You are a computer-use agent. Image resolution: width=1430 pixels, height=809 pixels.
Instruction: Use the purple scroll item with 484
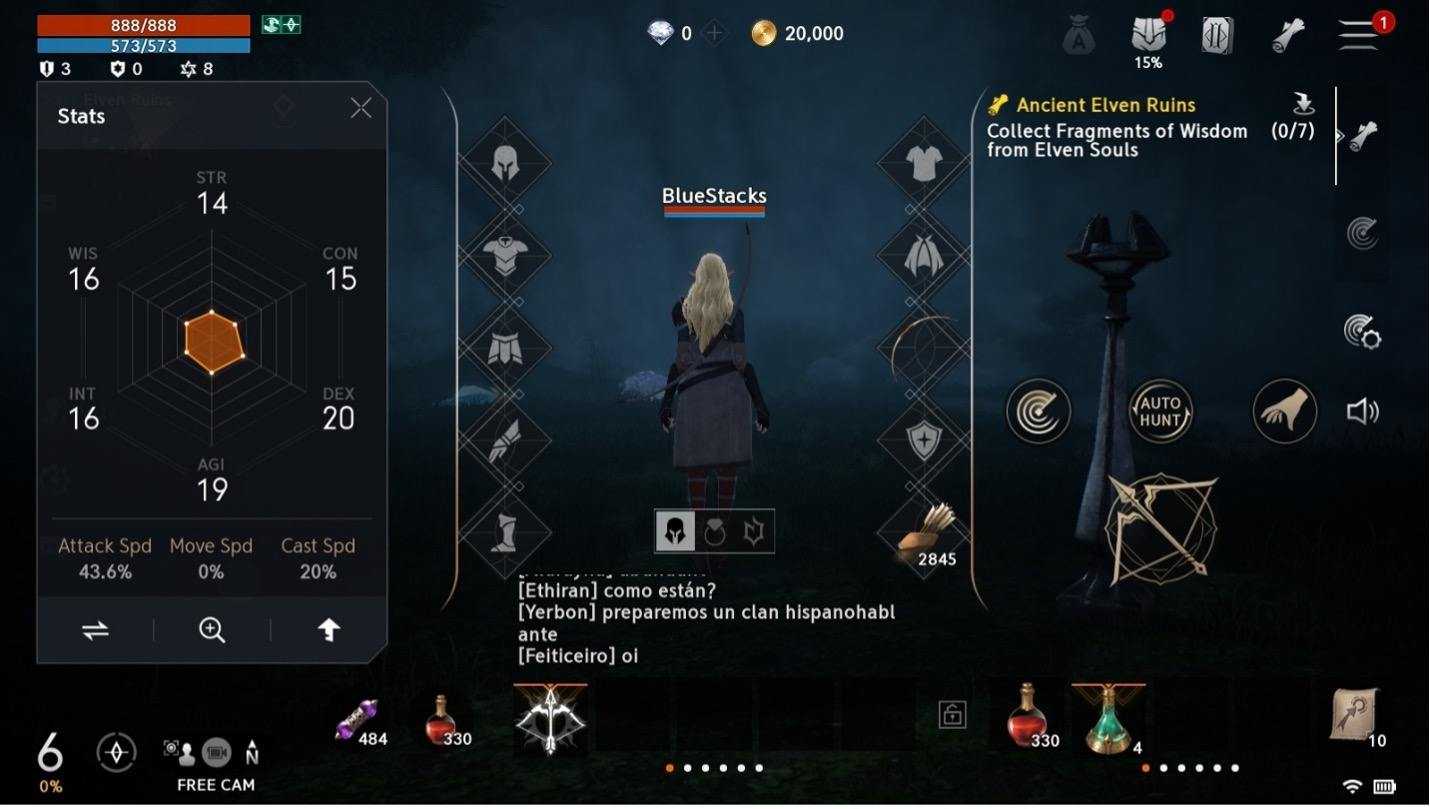click(x=357, y=720)
